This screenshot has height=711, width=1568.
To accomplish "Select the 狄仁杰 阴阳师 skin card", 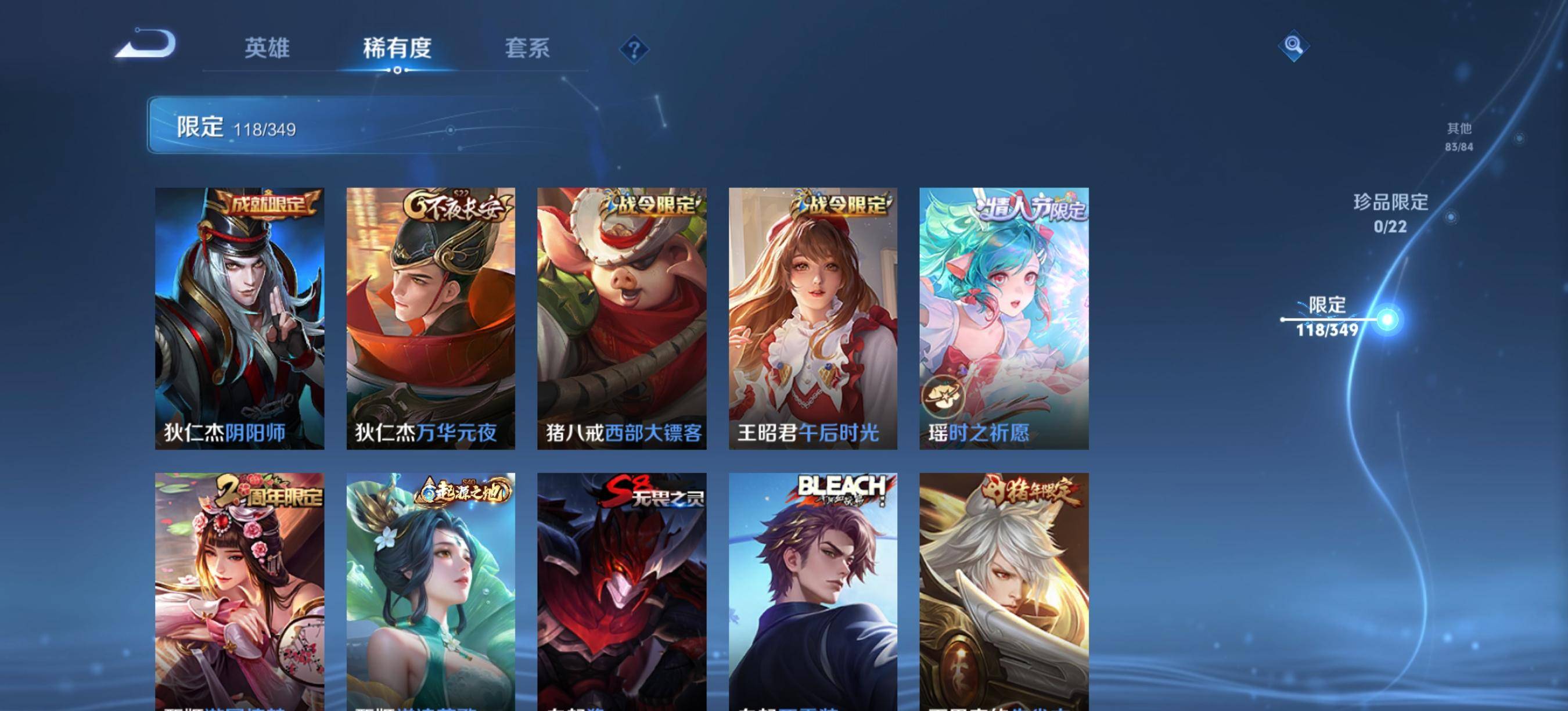I will (239, 318).
